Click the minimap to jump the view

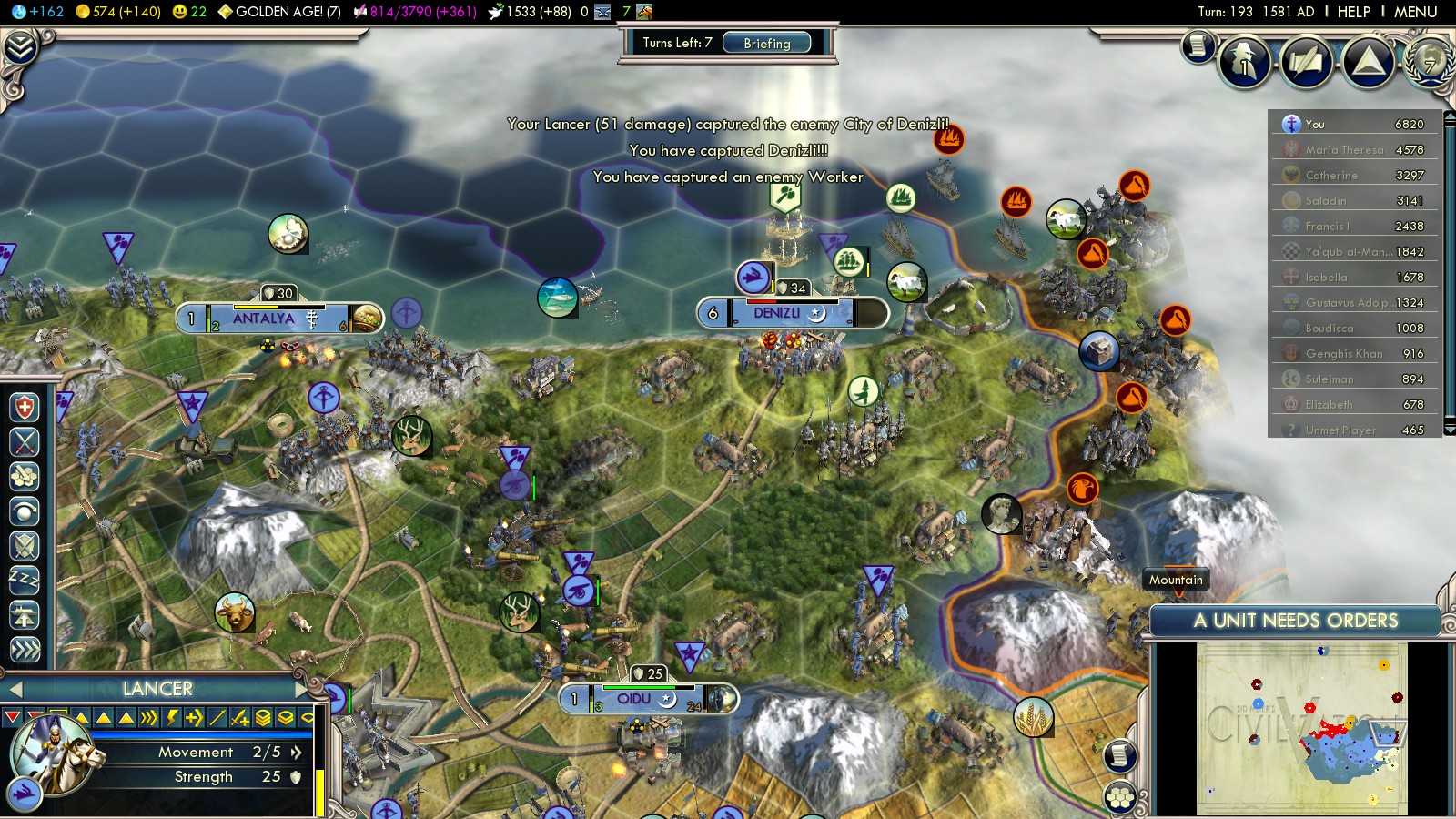pyautogui.click(x=1301, y=728)
